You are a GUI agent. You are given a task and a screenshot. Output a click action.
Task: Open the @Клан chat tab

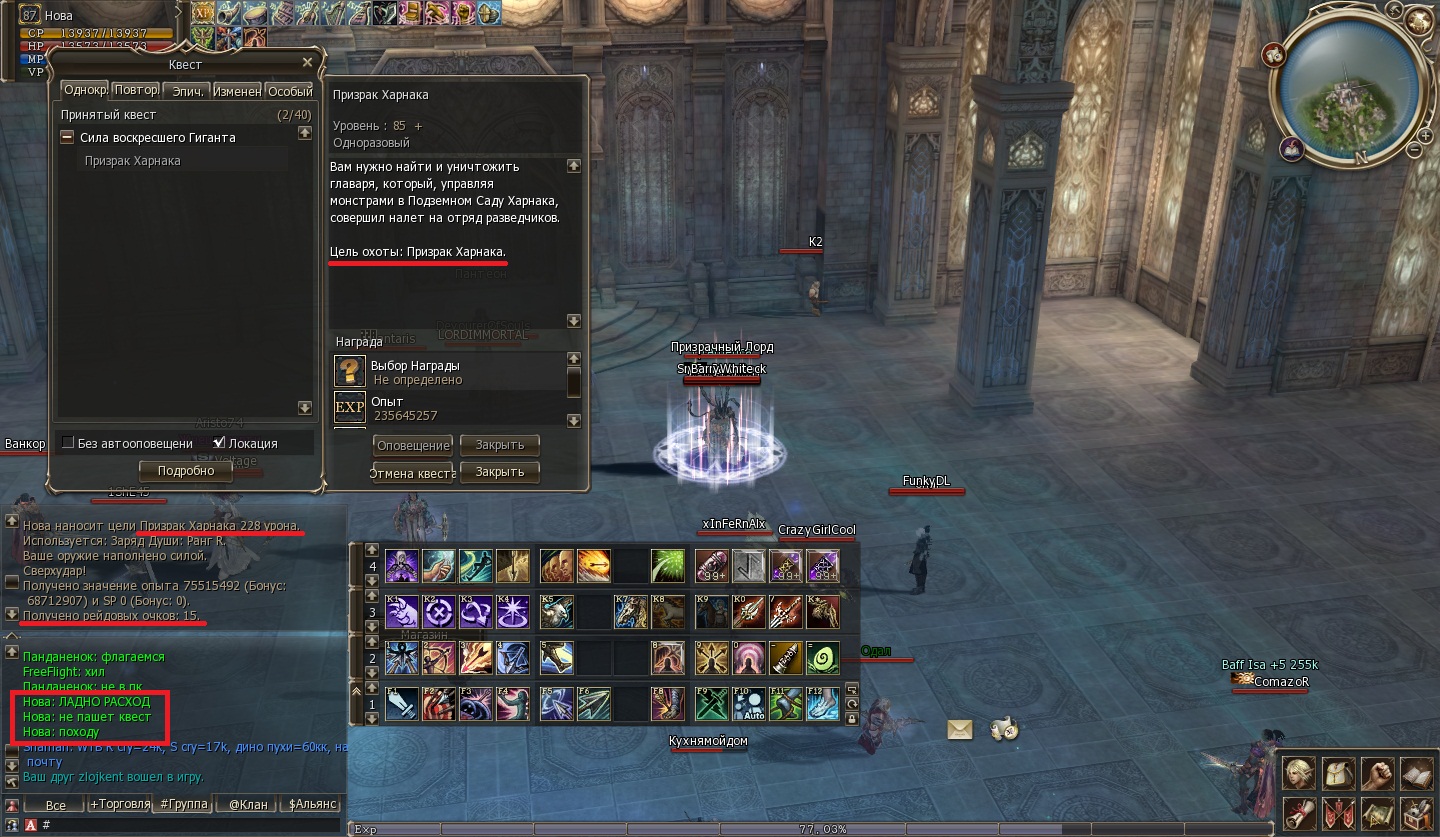248,804
